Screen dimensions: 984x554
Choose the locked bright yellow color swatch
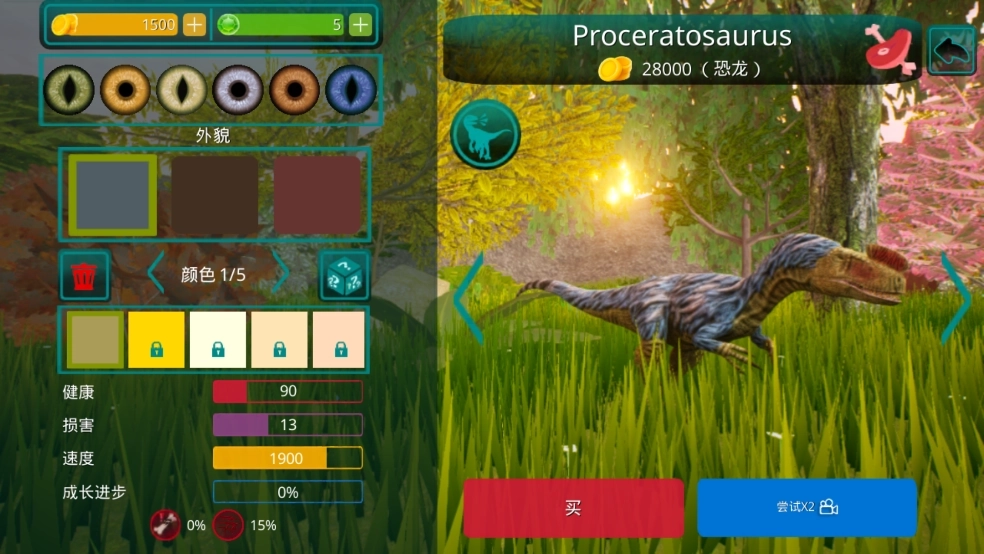pos(156,339)
